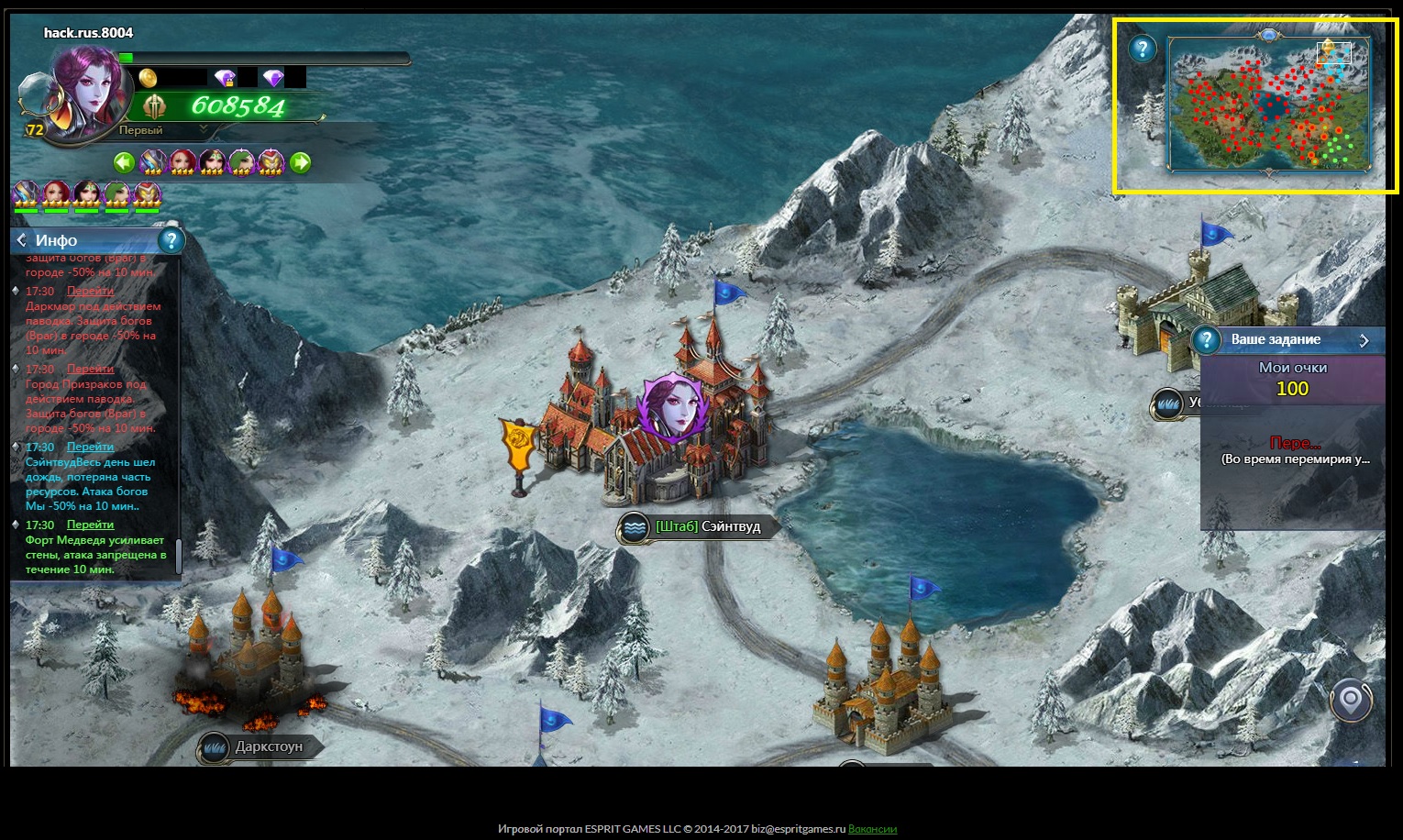1403x840 pixels.
Task: Collapse the Инфо panel with its arrow
Action: [x=22, y=240]
